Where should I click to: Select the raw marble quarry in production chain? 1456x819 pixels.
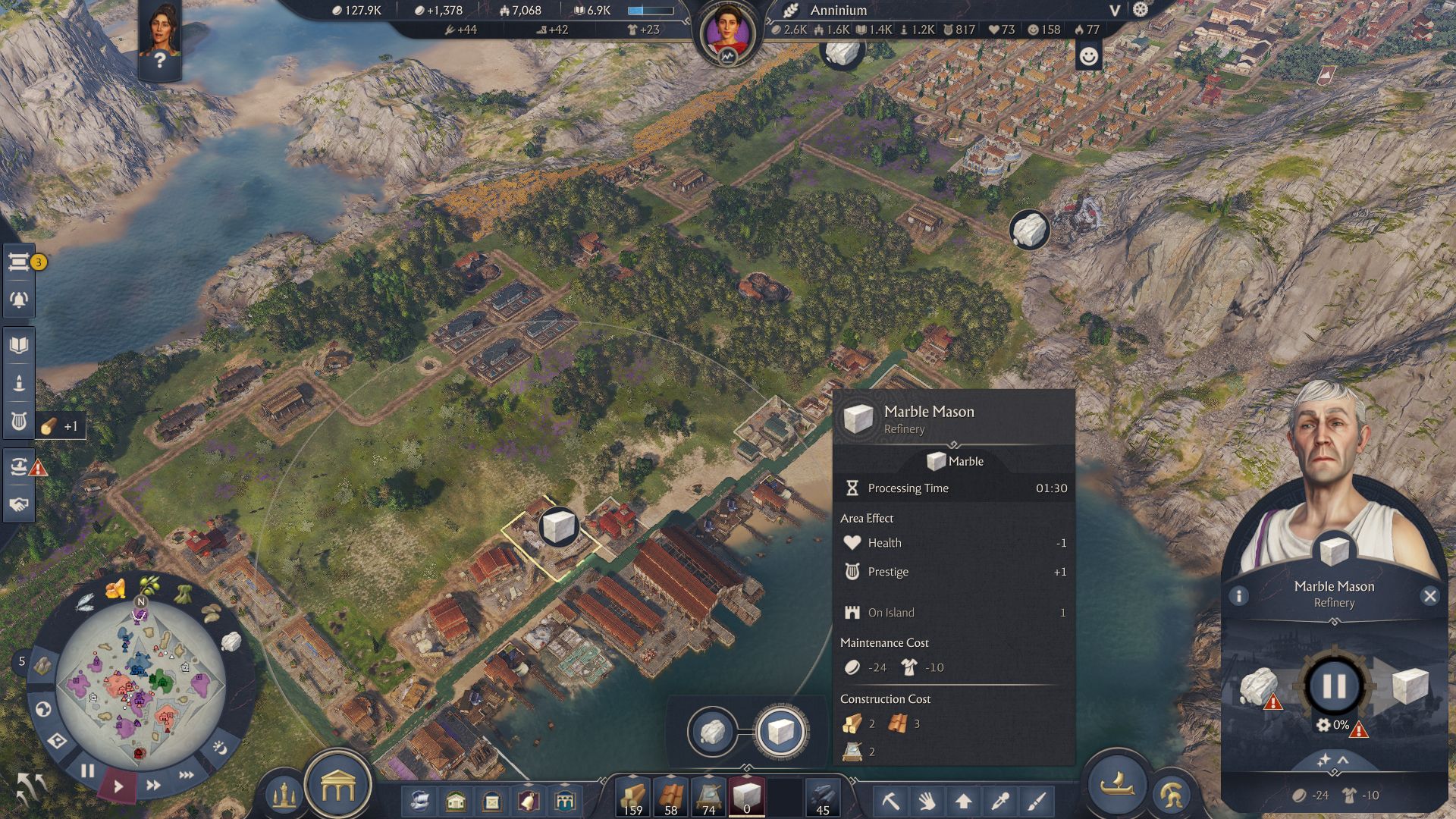712,732
